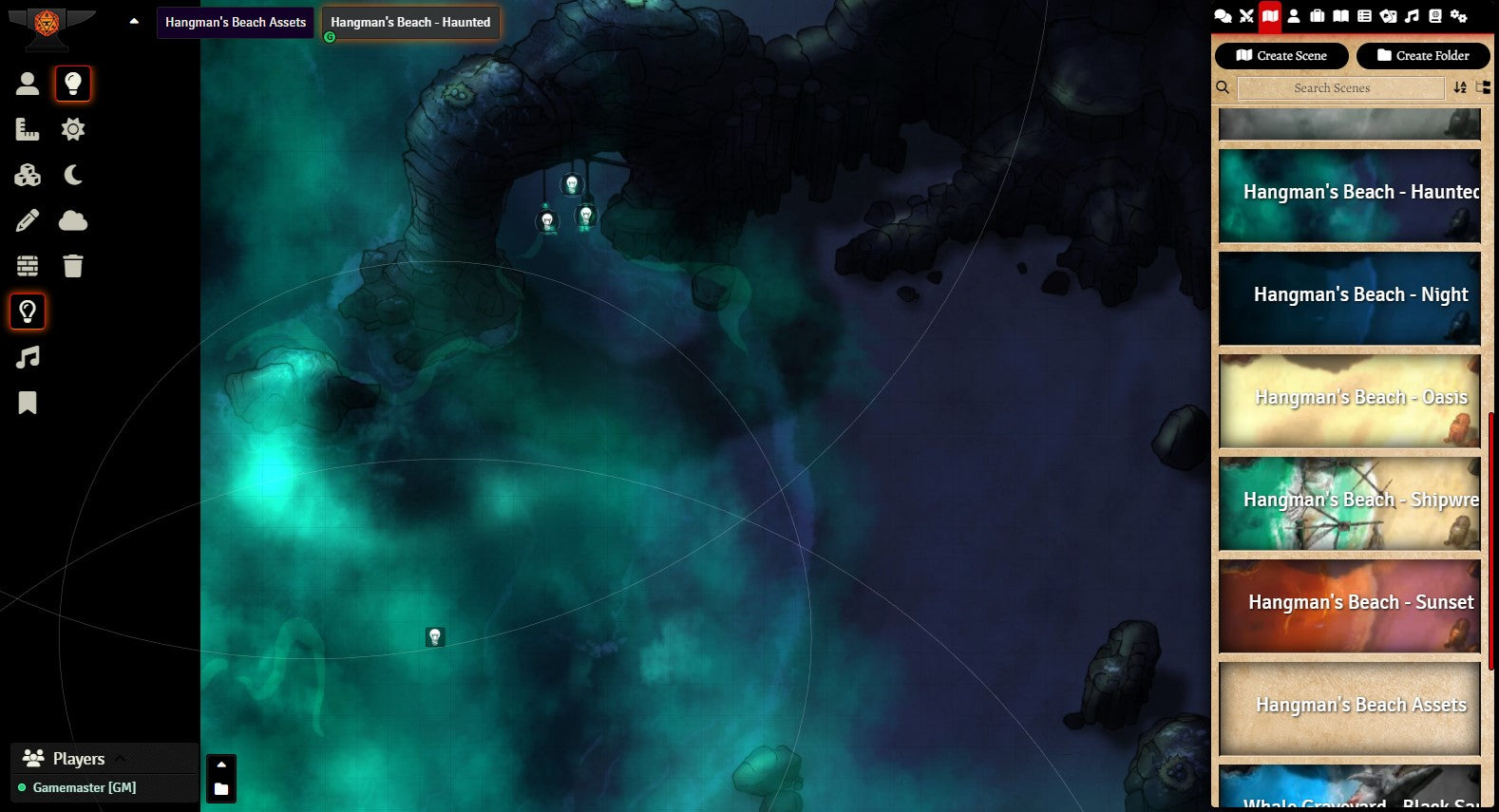1499x812 pixels.
Task: Click the Create Folder button
Action: [x=1422, y=56]
